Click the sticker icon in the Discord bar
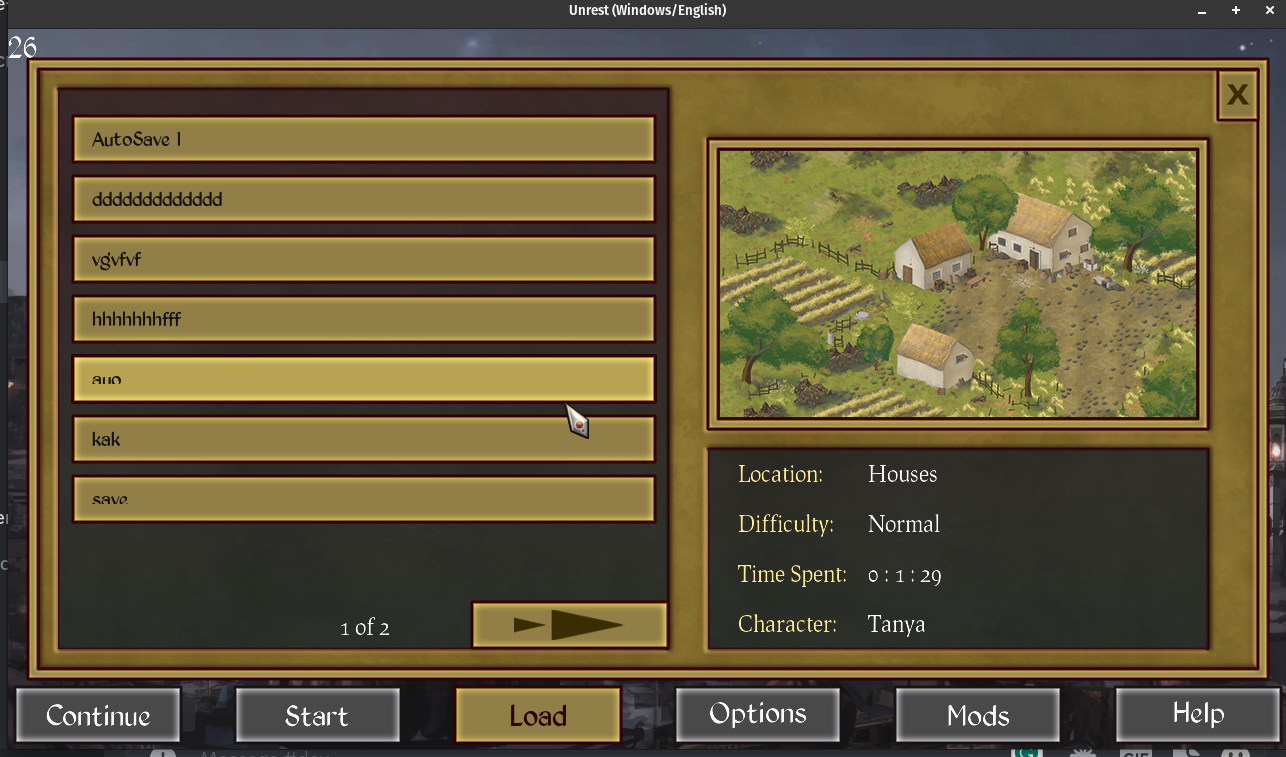1286x757 pixels. (x=1186, y=754)
